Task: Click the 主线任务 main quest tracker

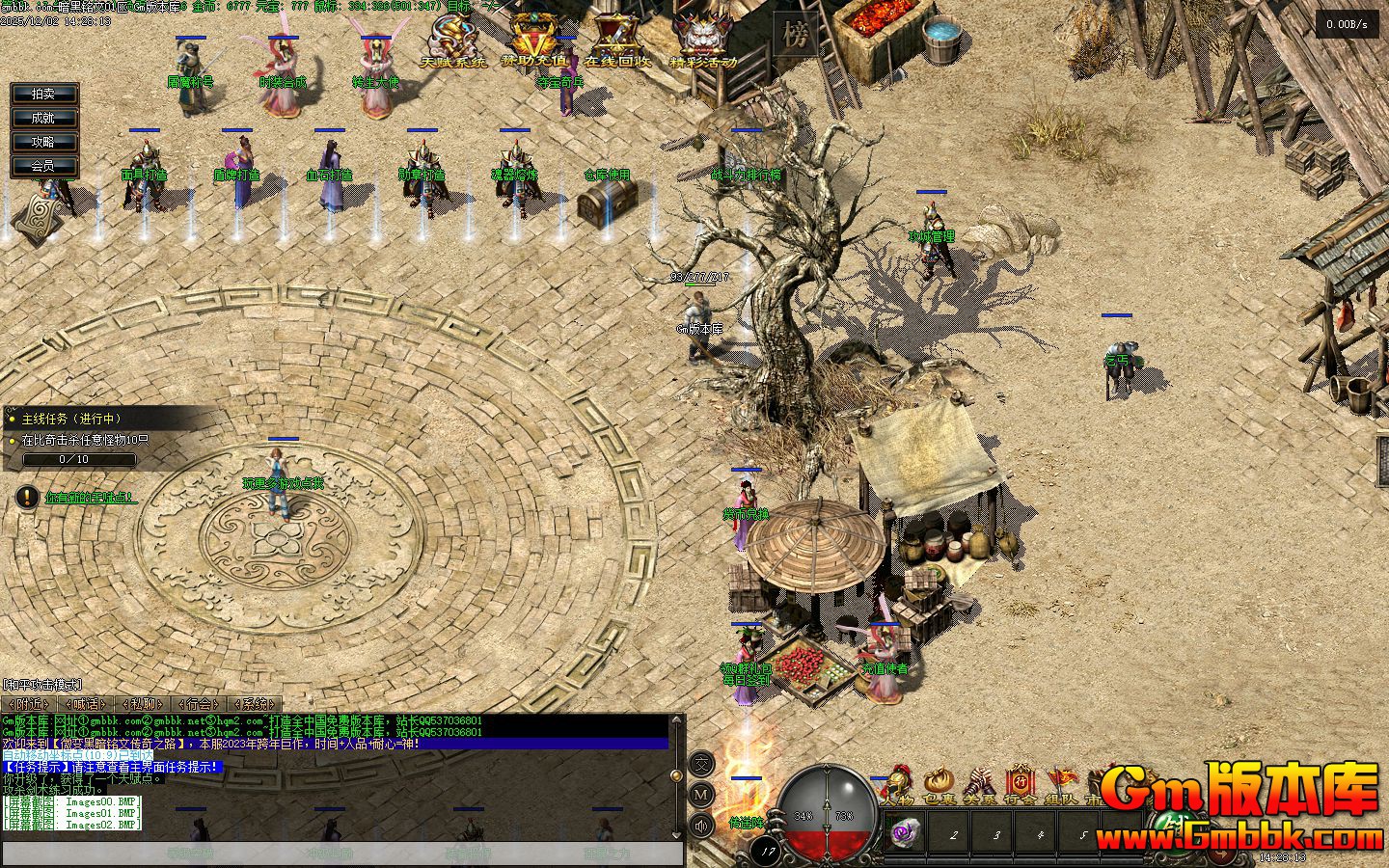Action: coord(70,419)
